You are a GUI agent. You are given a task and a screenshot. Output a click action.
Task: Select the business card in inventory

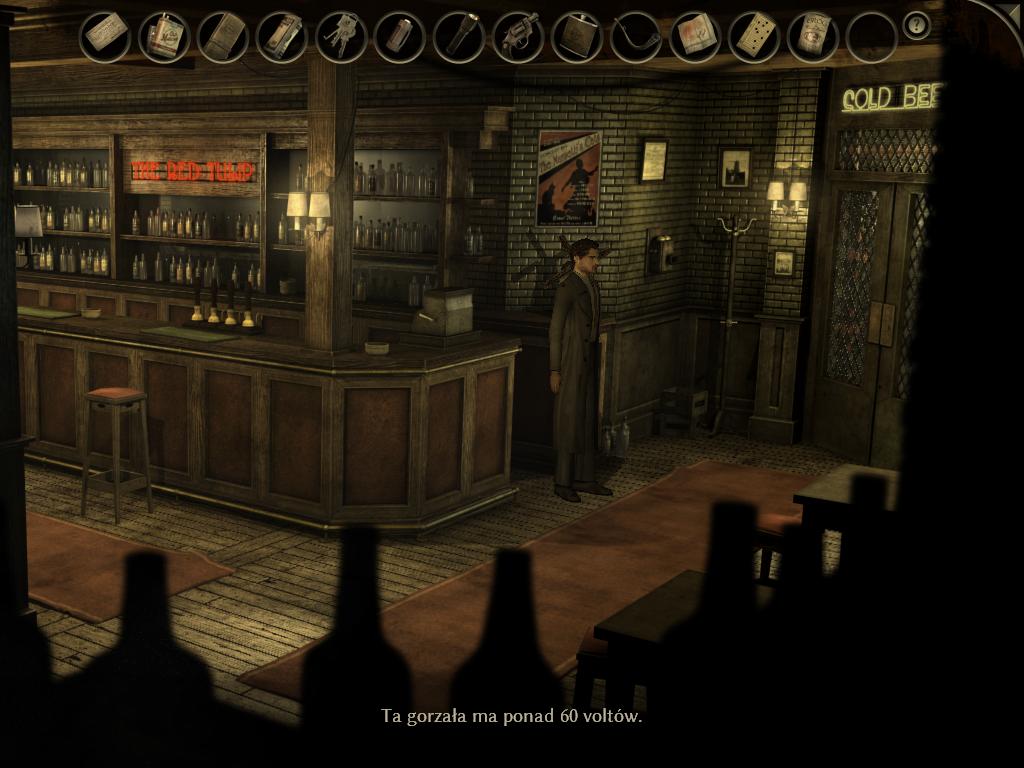tap(105, 37)
